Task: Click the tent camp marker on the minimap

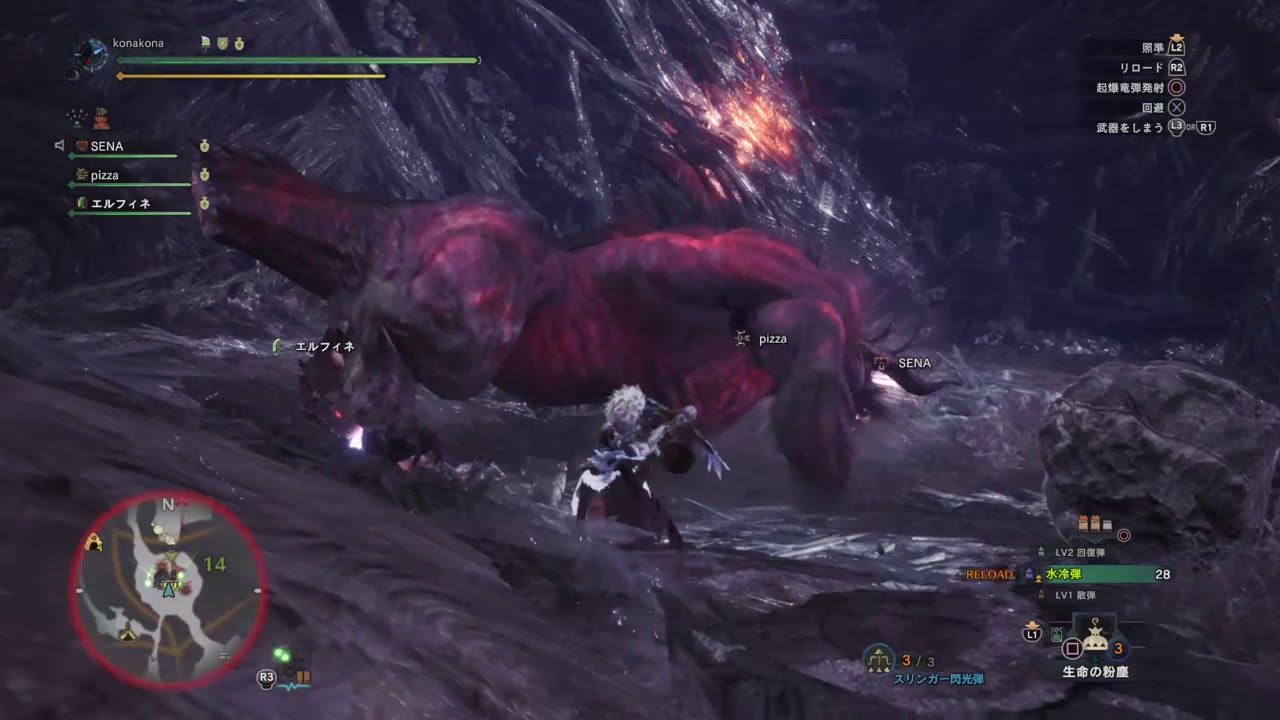Action: (127, 633)
